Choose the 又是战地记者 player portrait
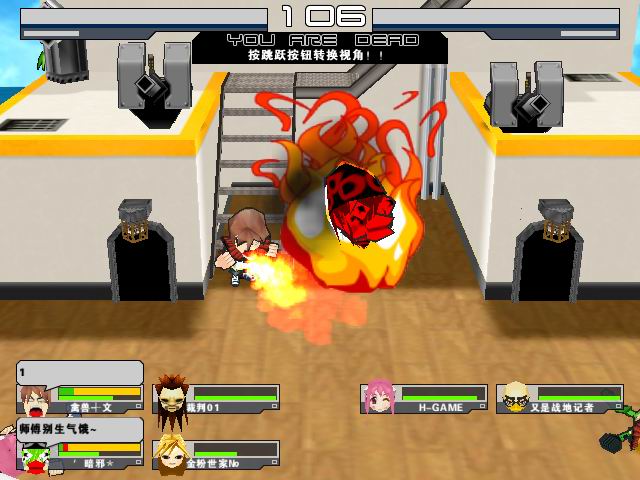Viewport: 640px width, 480px height. click(515, 397)
